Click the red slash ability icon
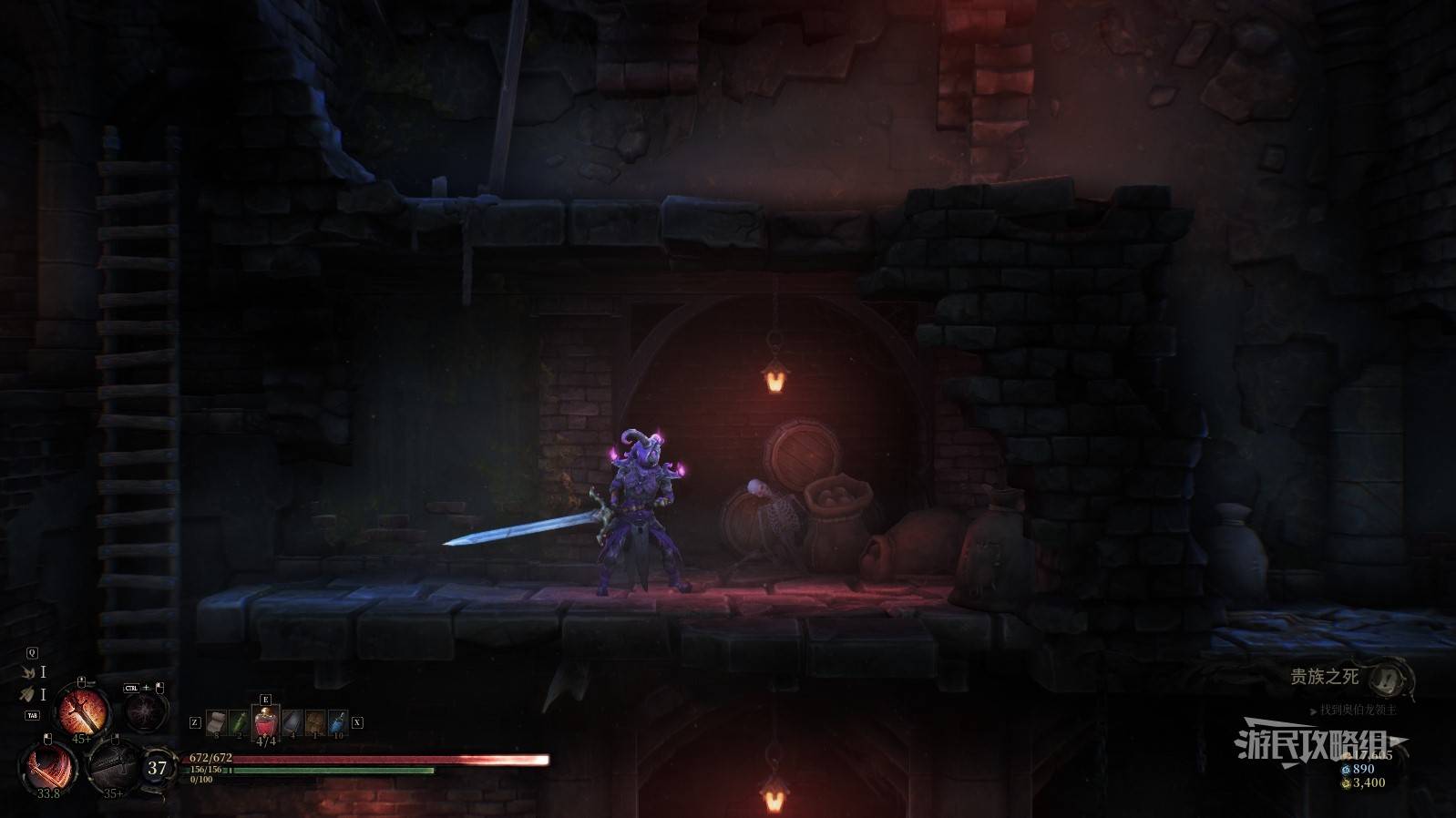The width and height of the screenshot is (1456, 818). [47, 766]
